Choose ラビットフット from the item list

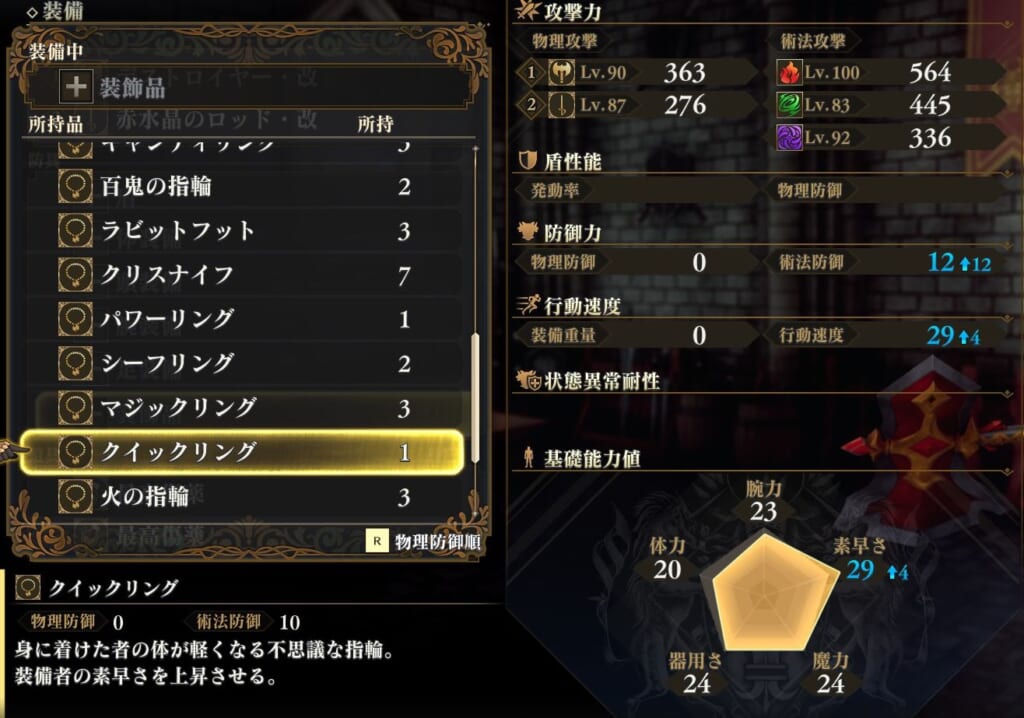coord(240,231)
